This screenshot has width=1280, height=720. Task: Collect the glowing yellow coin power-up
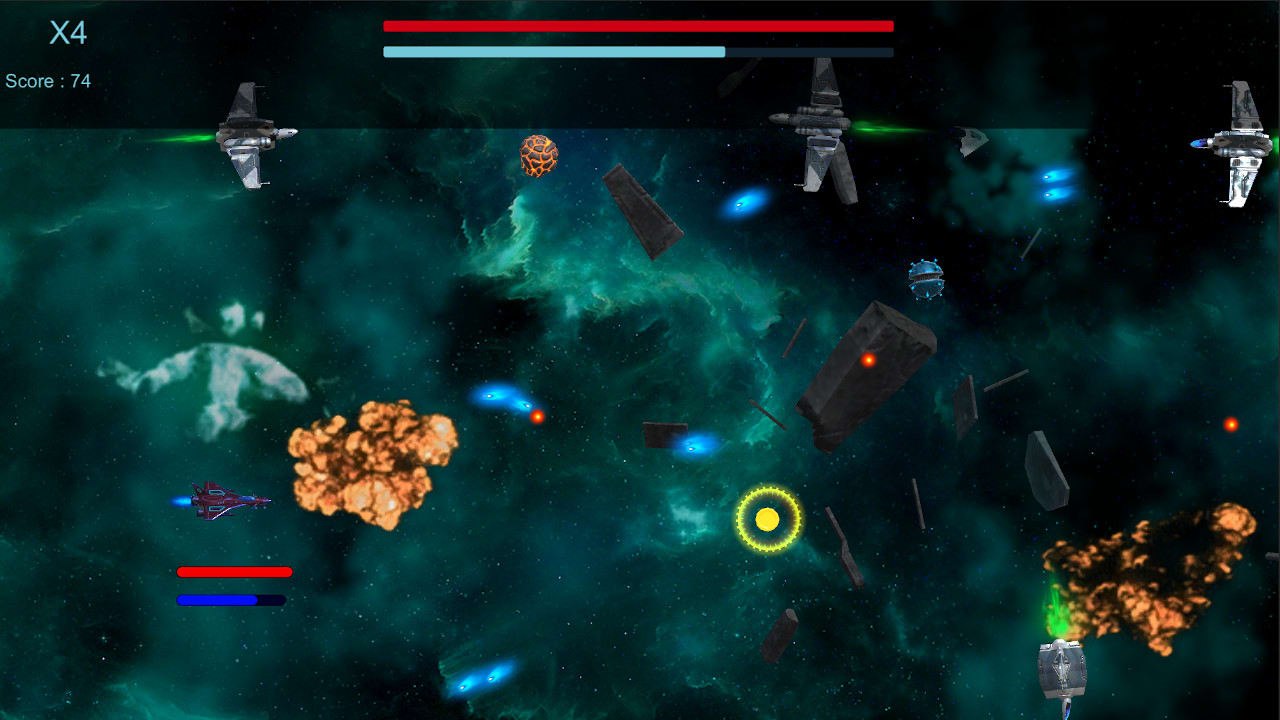(x=768, y=521)
